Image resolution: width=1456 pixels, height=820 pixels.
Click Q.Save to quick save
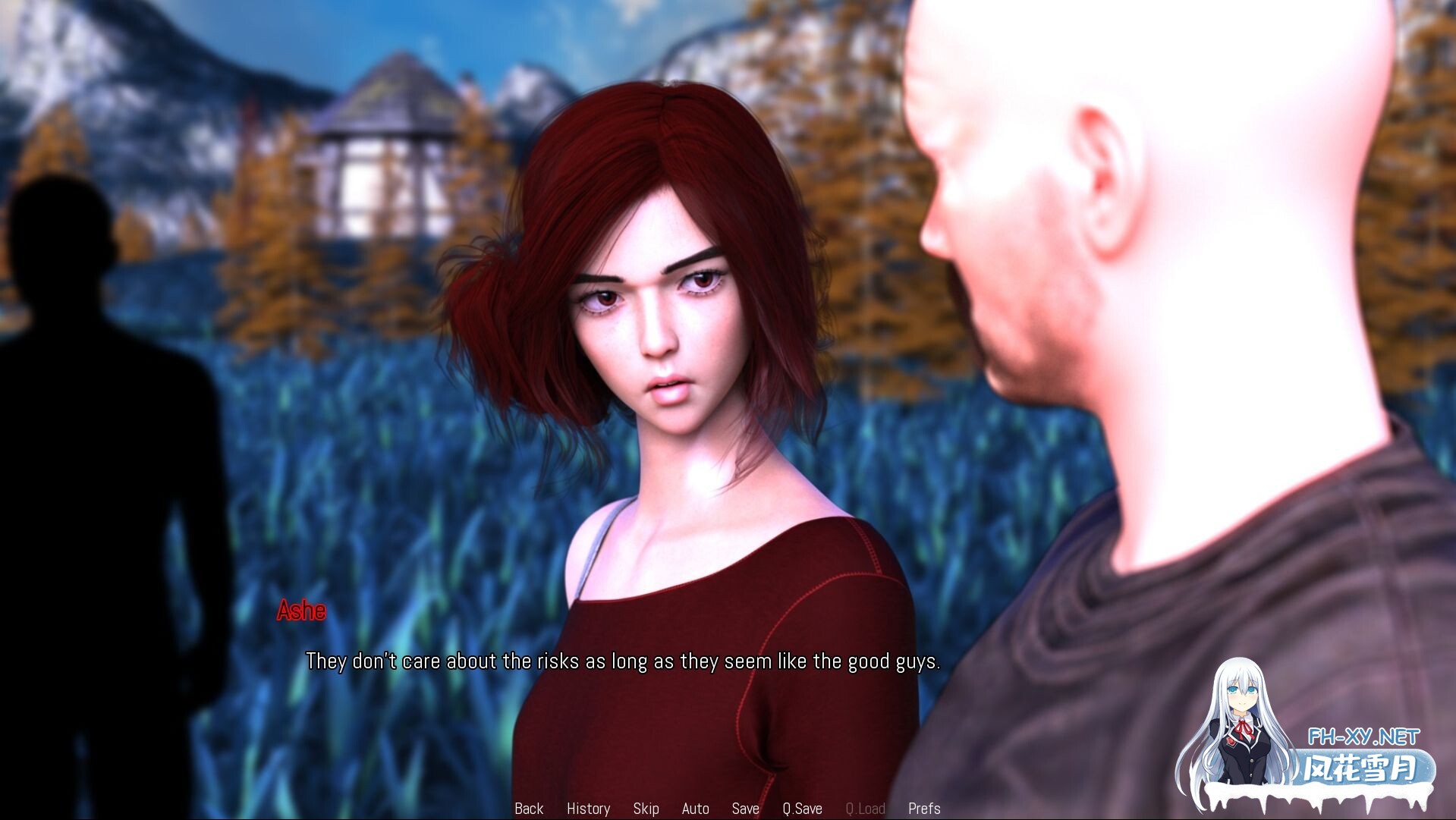[802, 809]
